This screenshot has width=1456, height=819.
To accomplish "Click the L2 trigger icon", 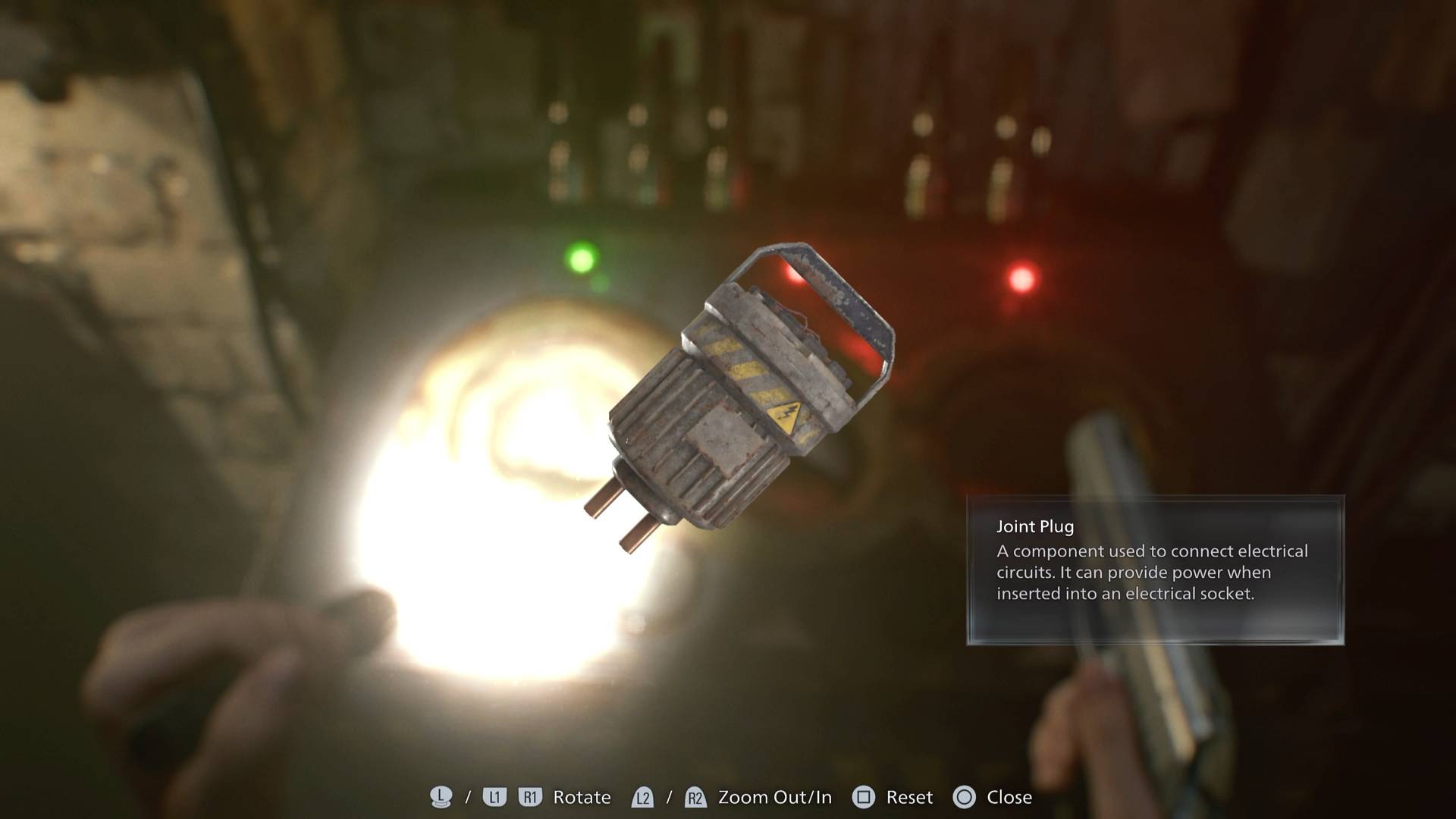I will pos(642,797).
